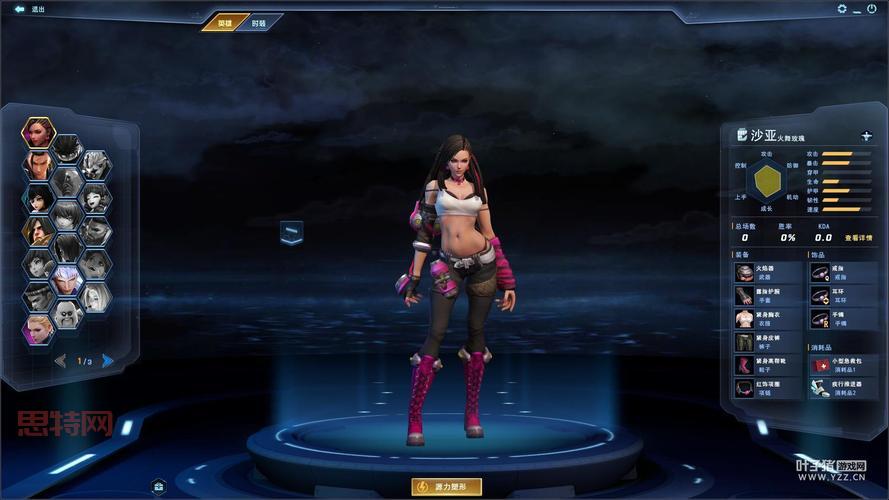Image resolution: width=889 pixels, height=500 pixels.
Task: Exit via the 退出 back button
Action: pyautogui.click(x=30, y=9)
